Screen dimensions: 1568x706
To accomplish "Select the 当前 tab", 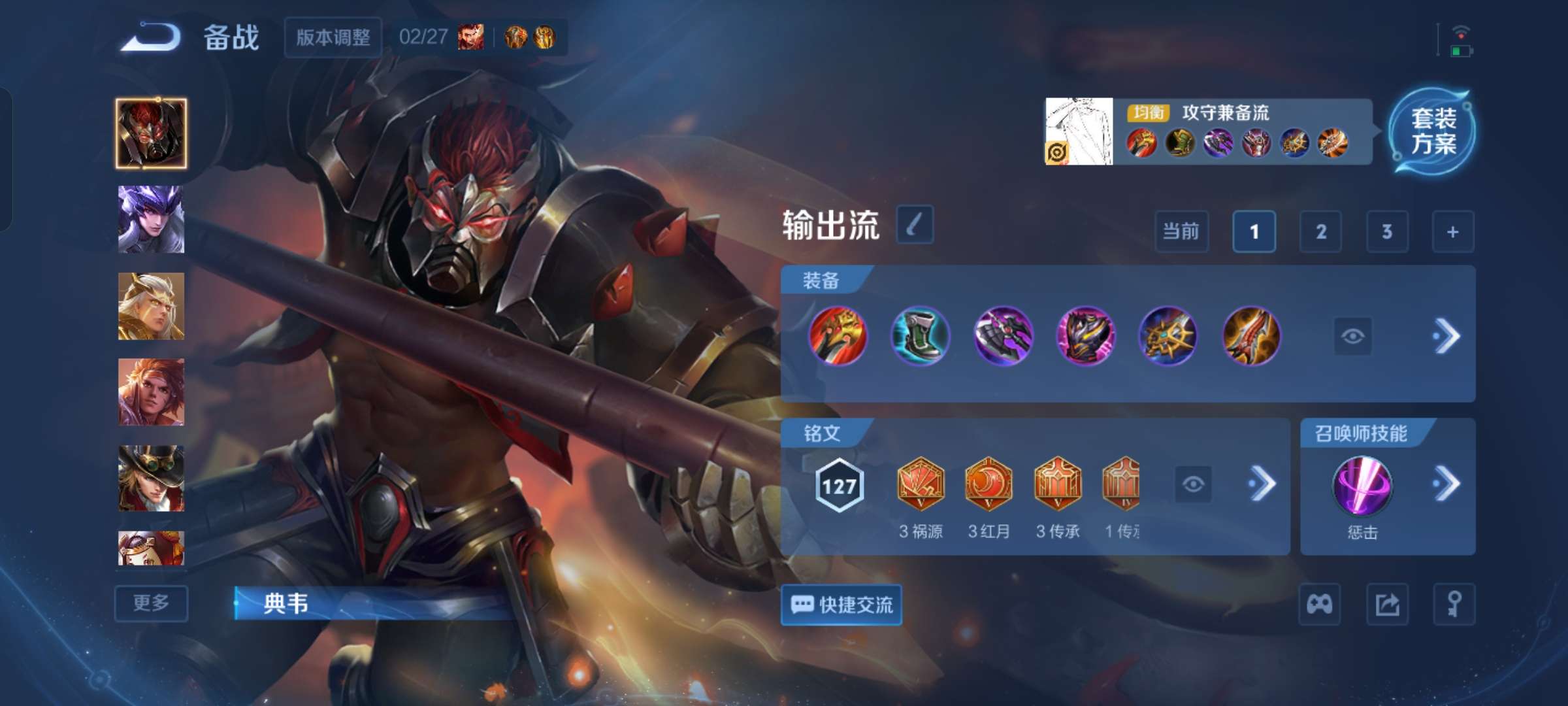I will pos(1181,231).
